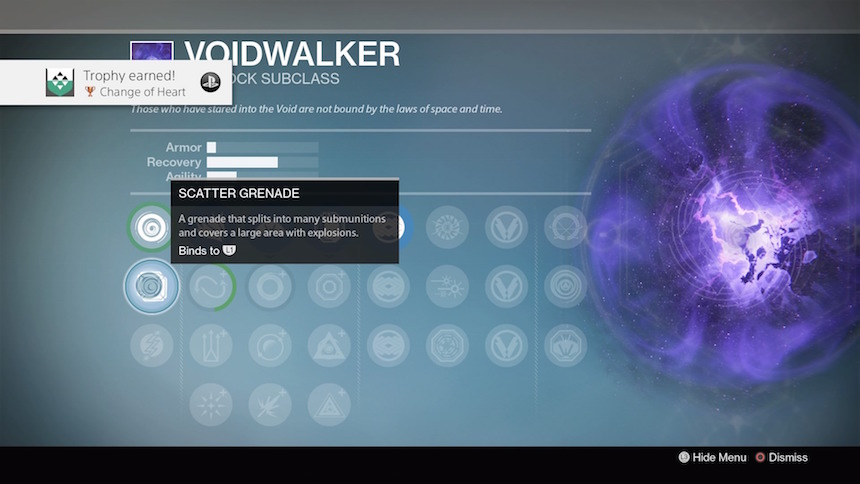The height and width of the screenshot is (484, 860).
Task: Select the nested triangles node
Action: coord(328,404)
